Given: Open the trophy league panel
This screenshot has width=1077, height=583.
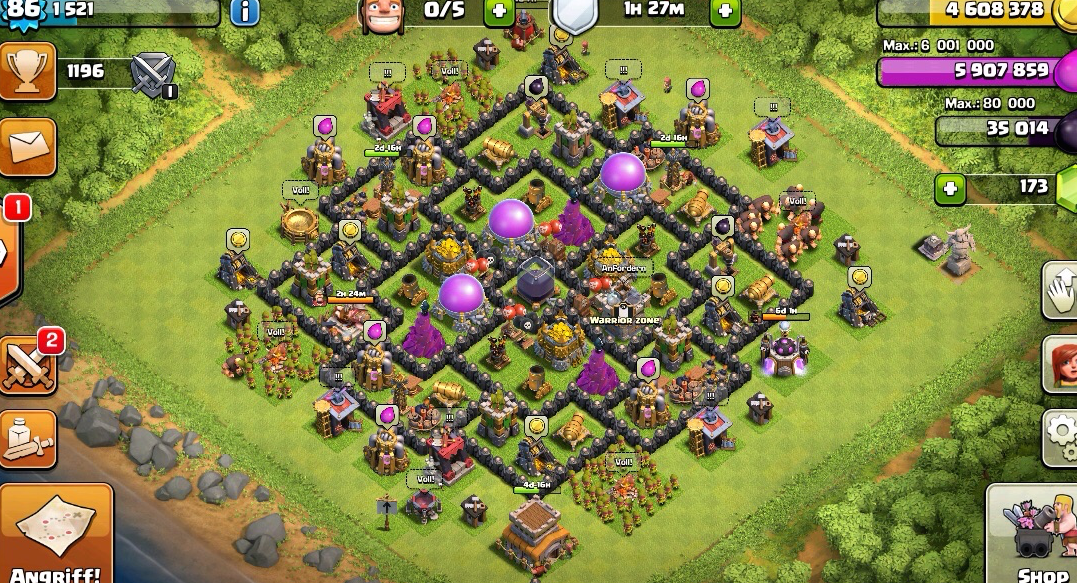Looking at the screenshot, I should [27, 71].
